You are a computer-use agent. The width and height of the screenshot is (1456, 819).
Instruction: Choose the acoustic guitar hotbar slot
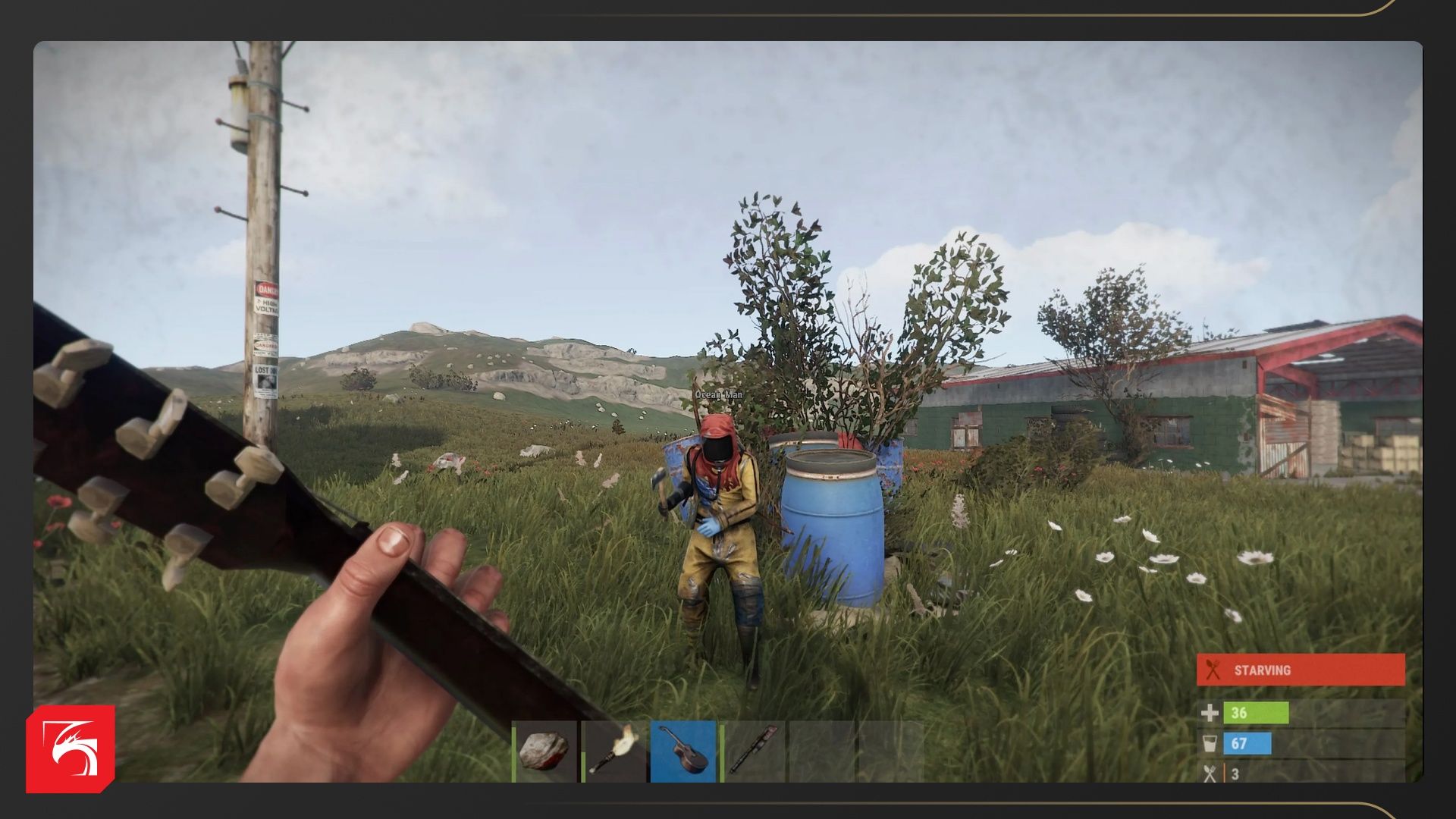tap(682, 751)
